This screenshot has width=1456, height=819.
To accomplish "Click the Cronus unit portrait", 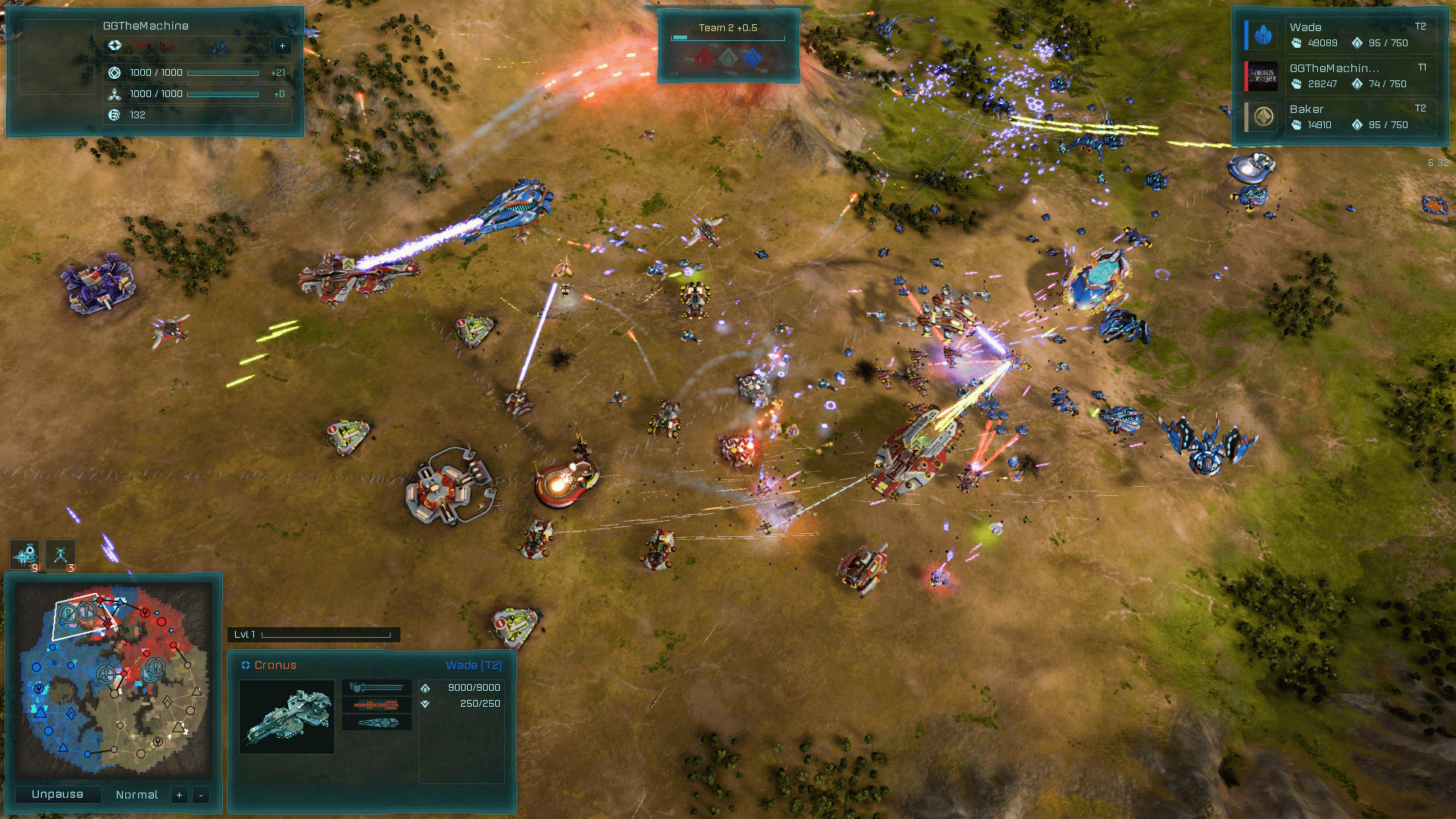I will coord(287,717).
